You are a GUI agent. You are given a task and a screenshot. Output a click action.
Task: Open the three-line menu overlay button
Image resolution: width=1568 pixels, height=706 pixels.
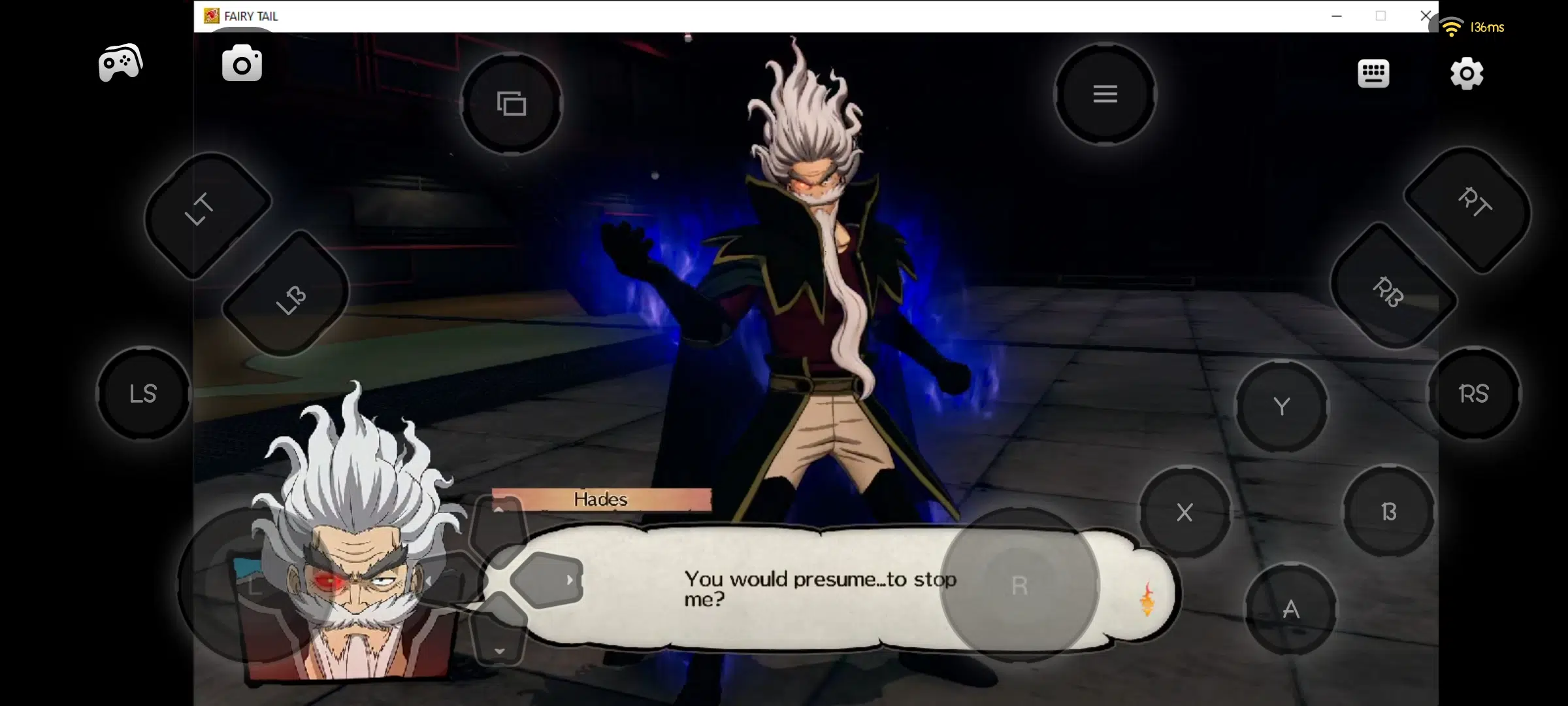pyautogui.click(x=1105, y=94)
